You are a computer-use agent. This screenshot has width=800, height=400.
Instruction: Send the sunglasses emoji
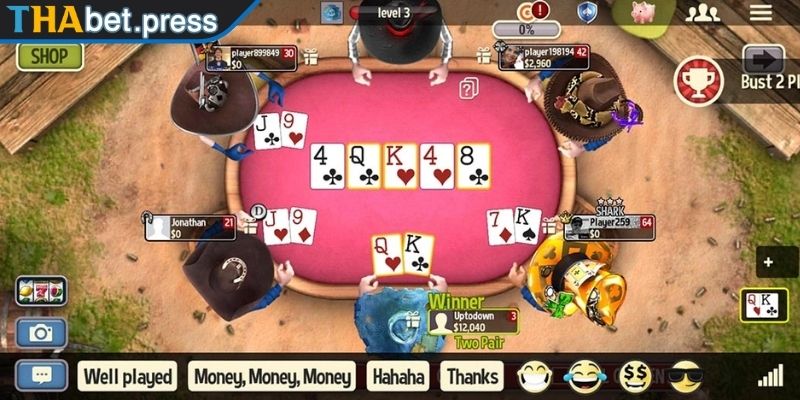coord(685,376)
